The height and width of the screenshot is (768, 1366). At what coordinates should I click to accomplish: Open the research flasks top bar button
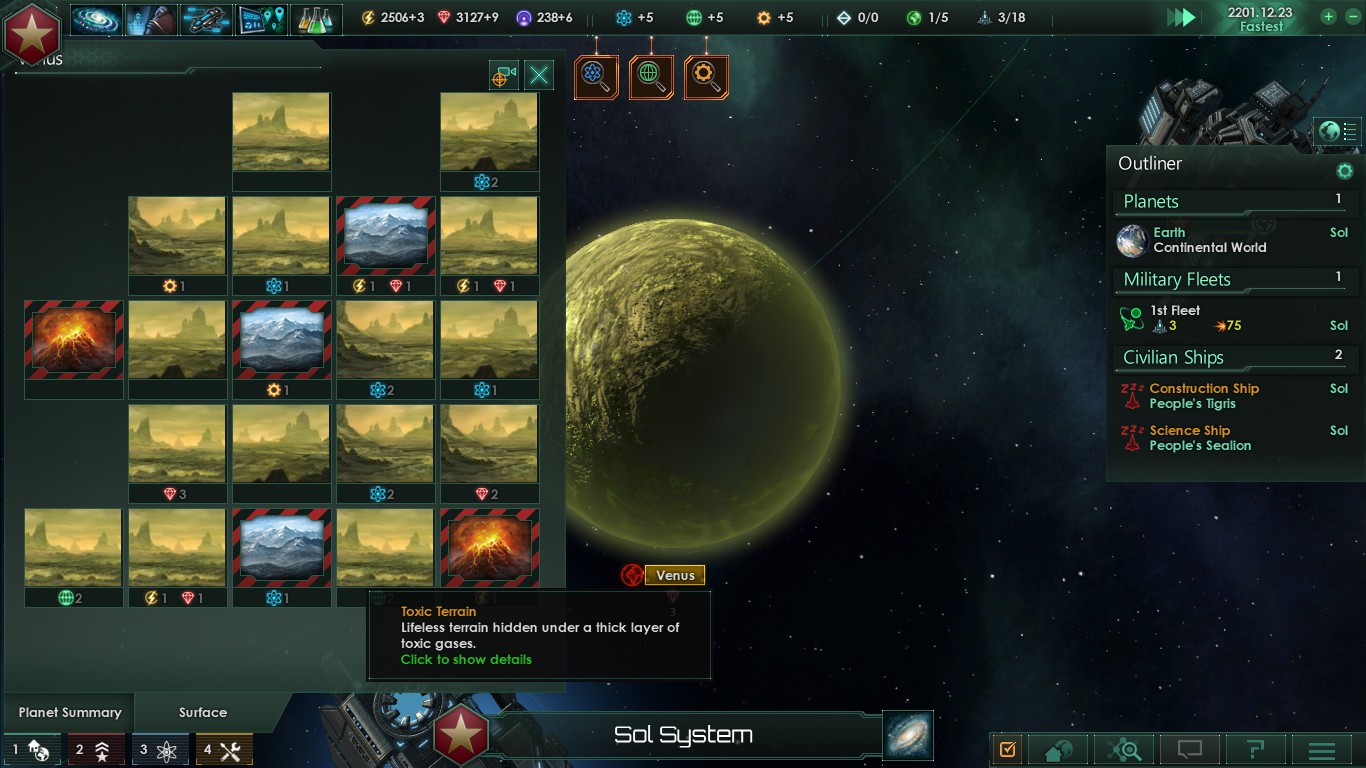(x=316, y=19)
